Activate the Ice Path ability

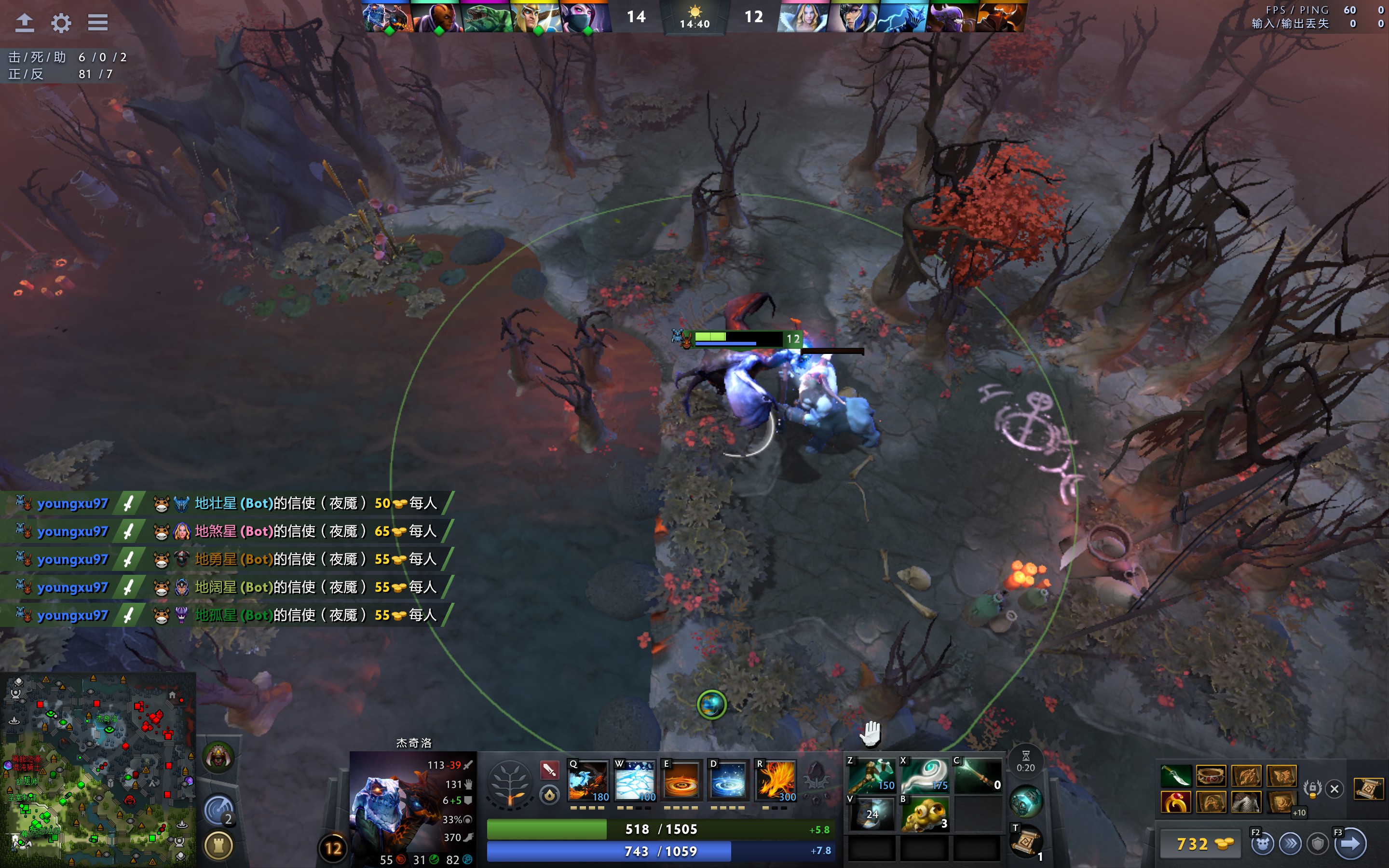[x=635, y=781]
